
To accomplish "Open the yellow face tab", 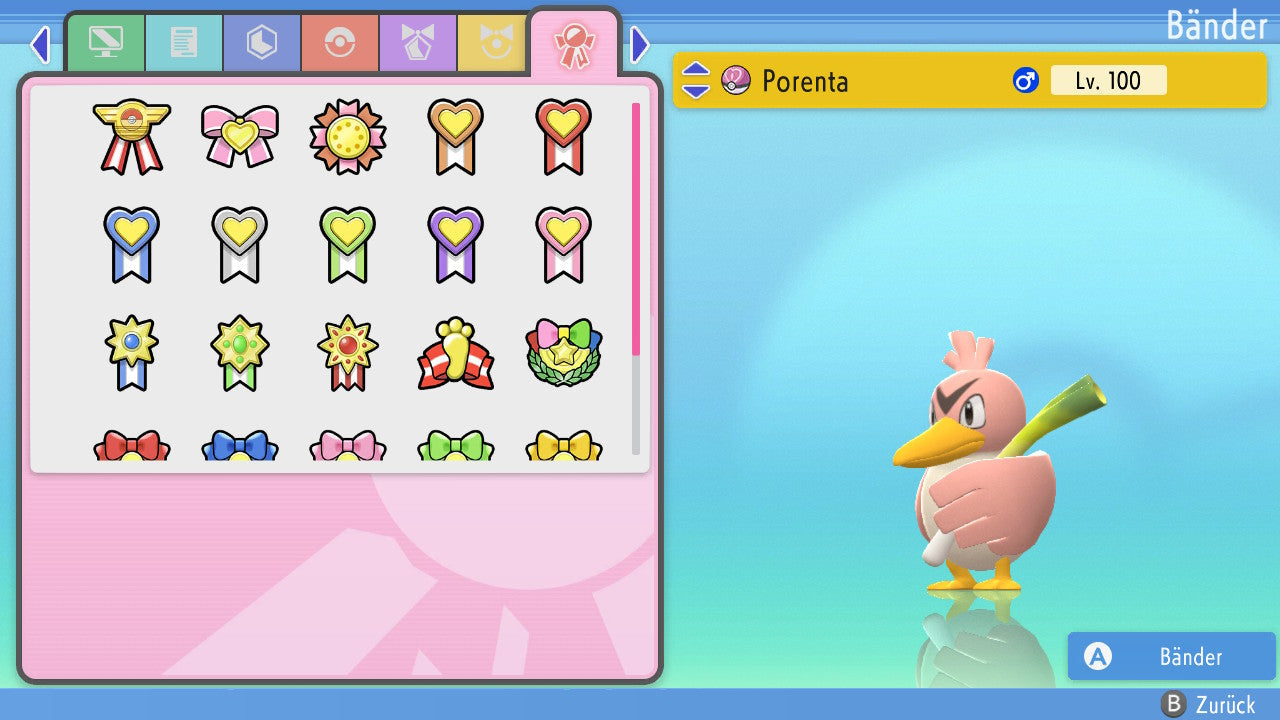I will click(x=494, y=43).
